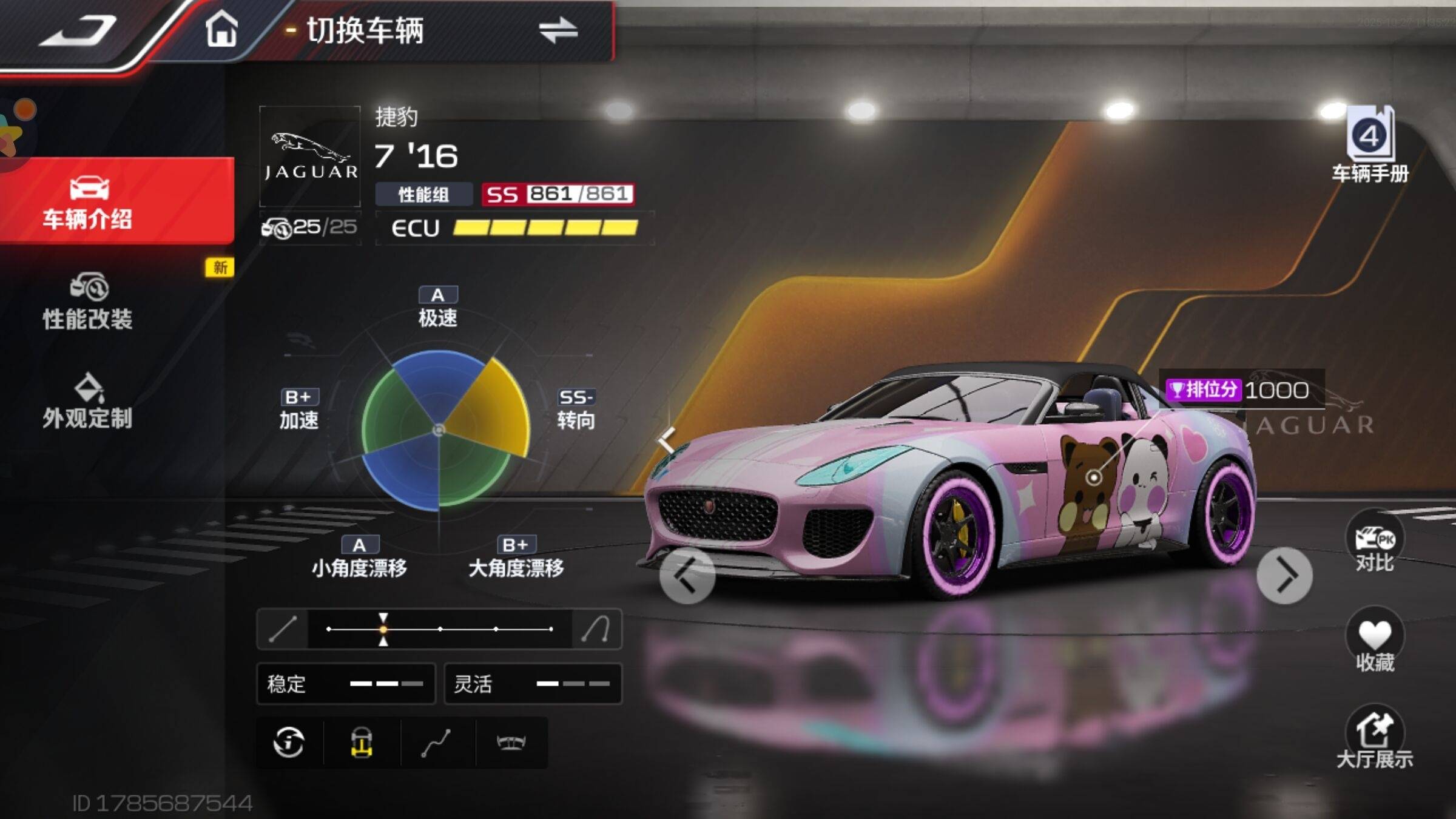1456x819 pixels.
Task: Open the 车辆手册 vehicle handbook
Action: pos(1370,146)
